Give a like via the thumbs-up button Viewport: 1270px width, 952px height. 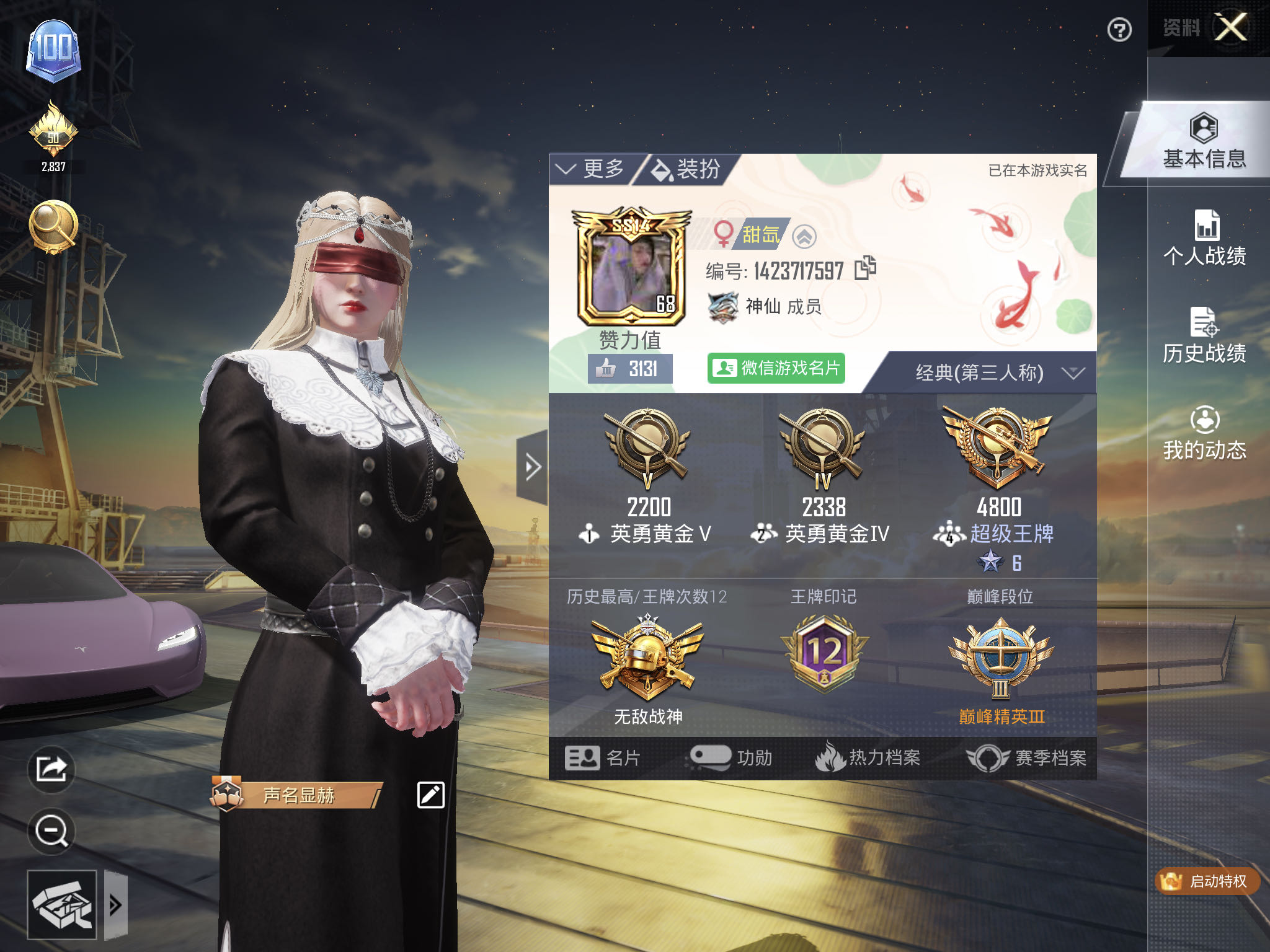[606, 369]
